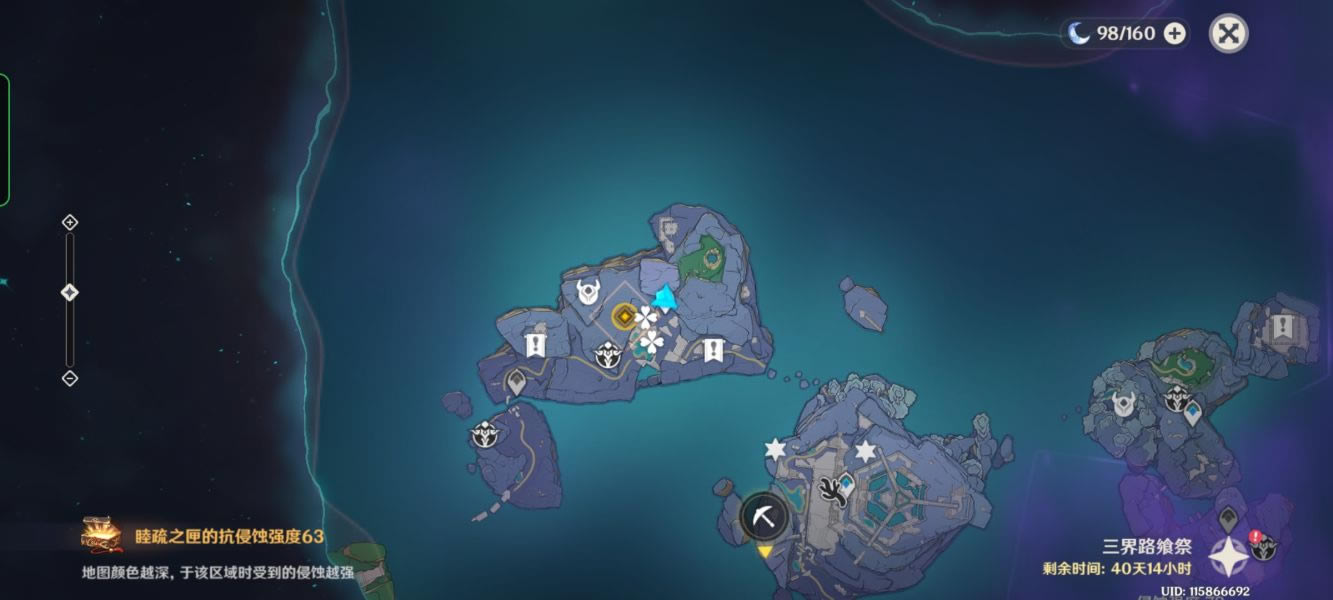Click the map zoom-out minus button

70,378
